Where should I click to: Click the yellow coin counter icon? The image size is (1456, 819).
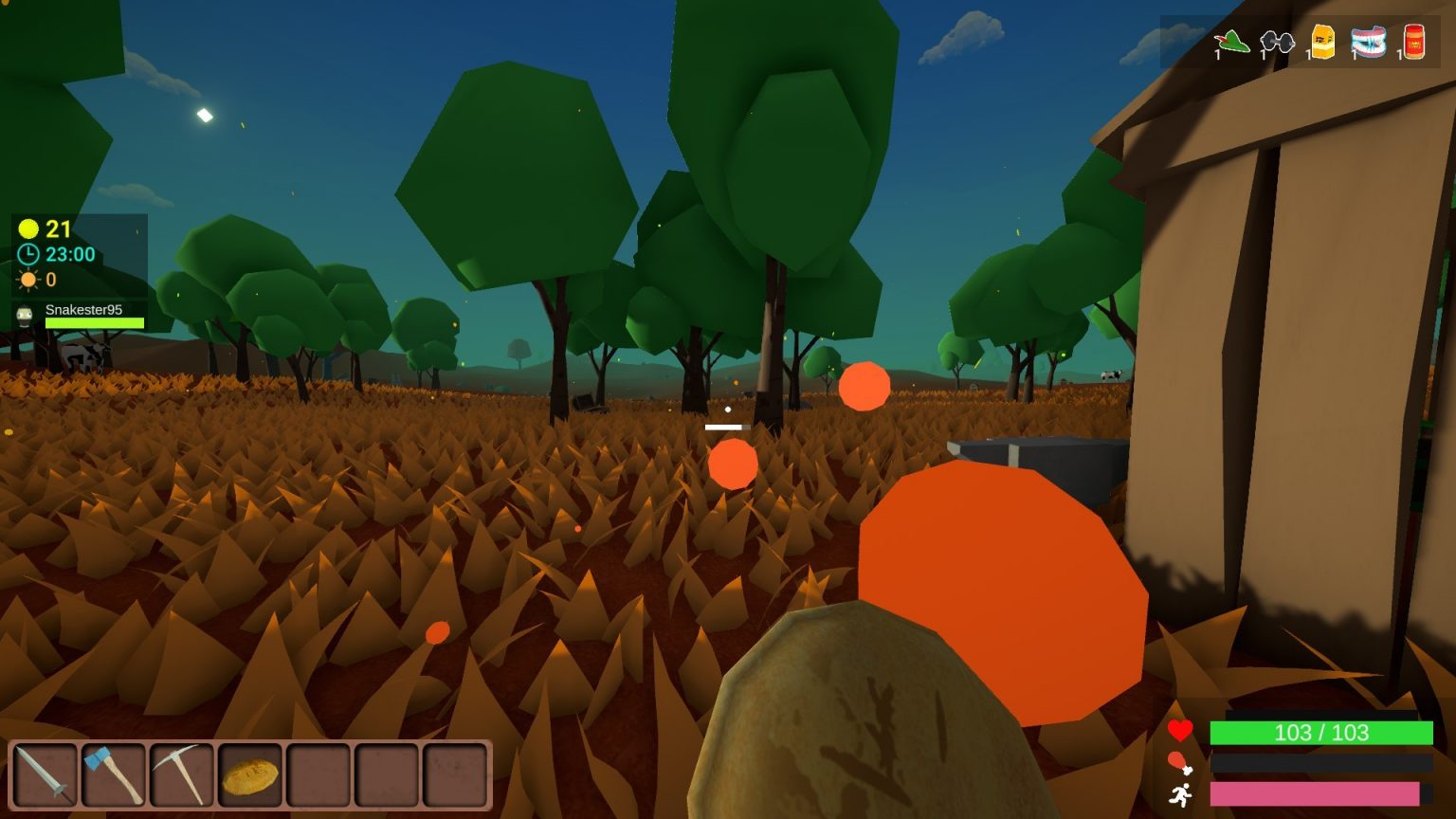click(x=27, y=229)
